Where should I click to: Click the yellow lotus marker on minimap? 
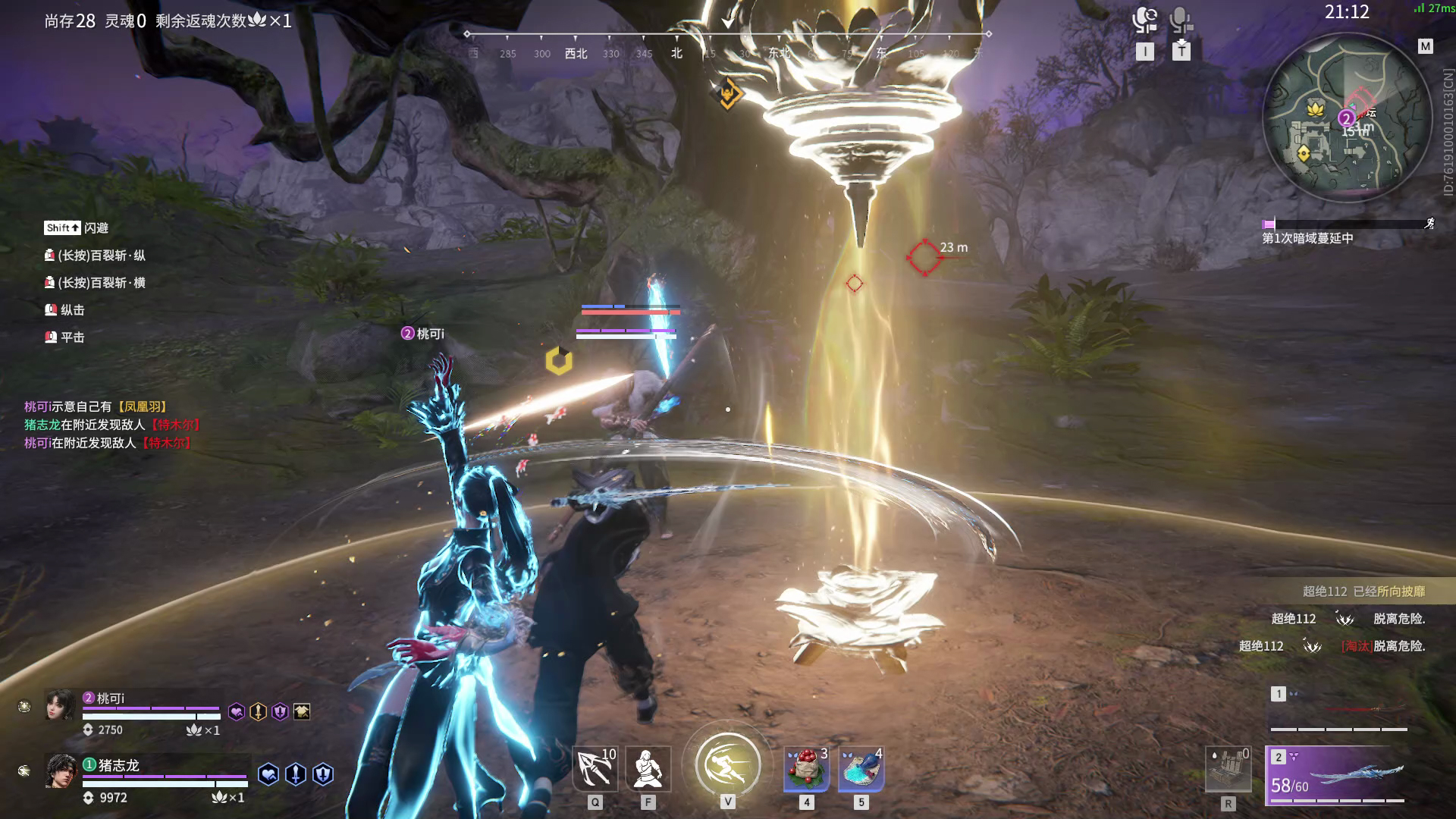(x=1314, y=108)
